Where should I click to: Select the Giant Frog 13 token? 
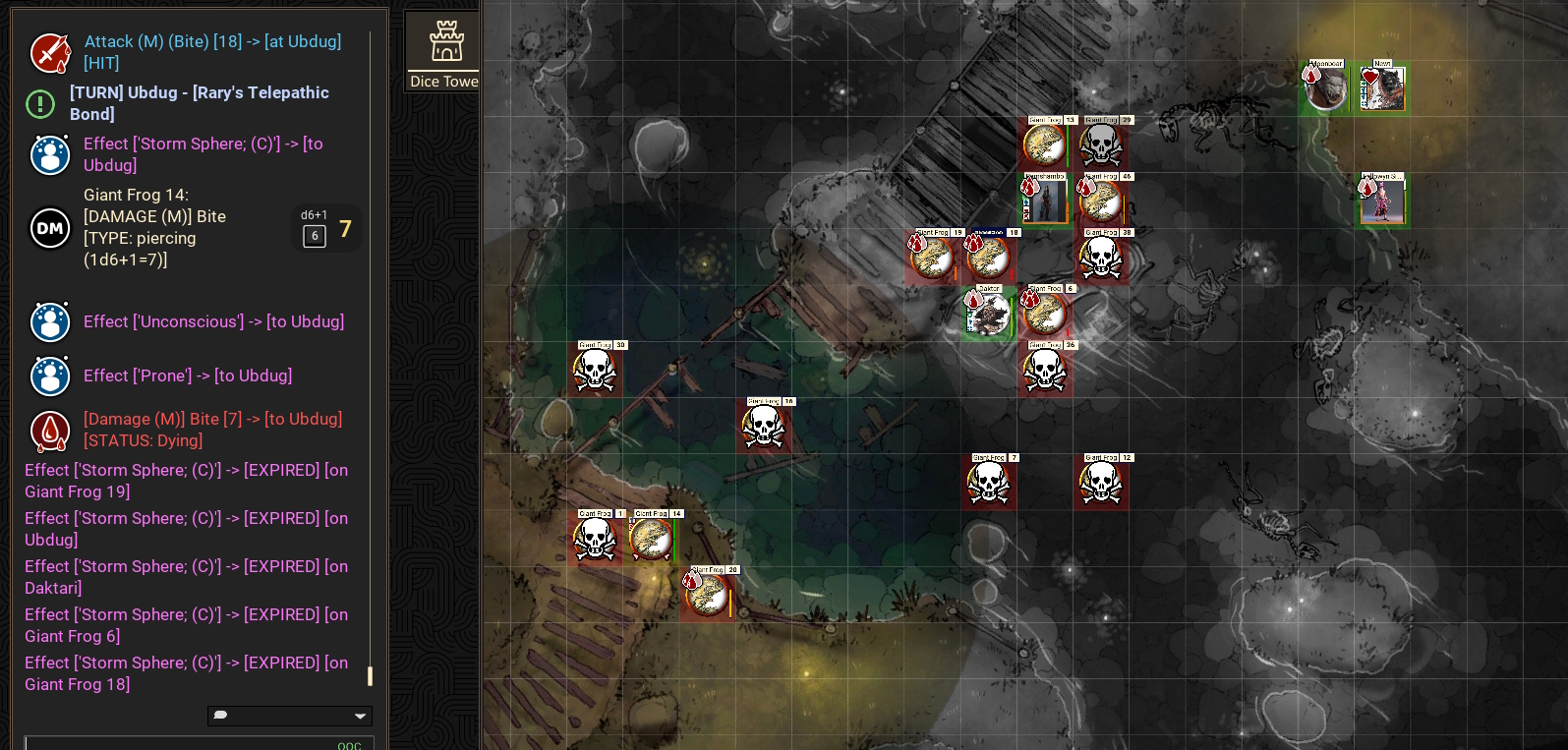[1044, 145]
